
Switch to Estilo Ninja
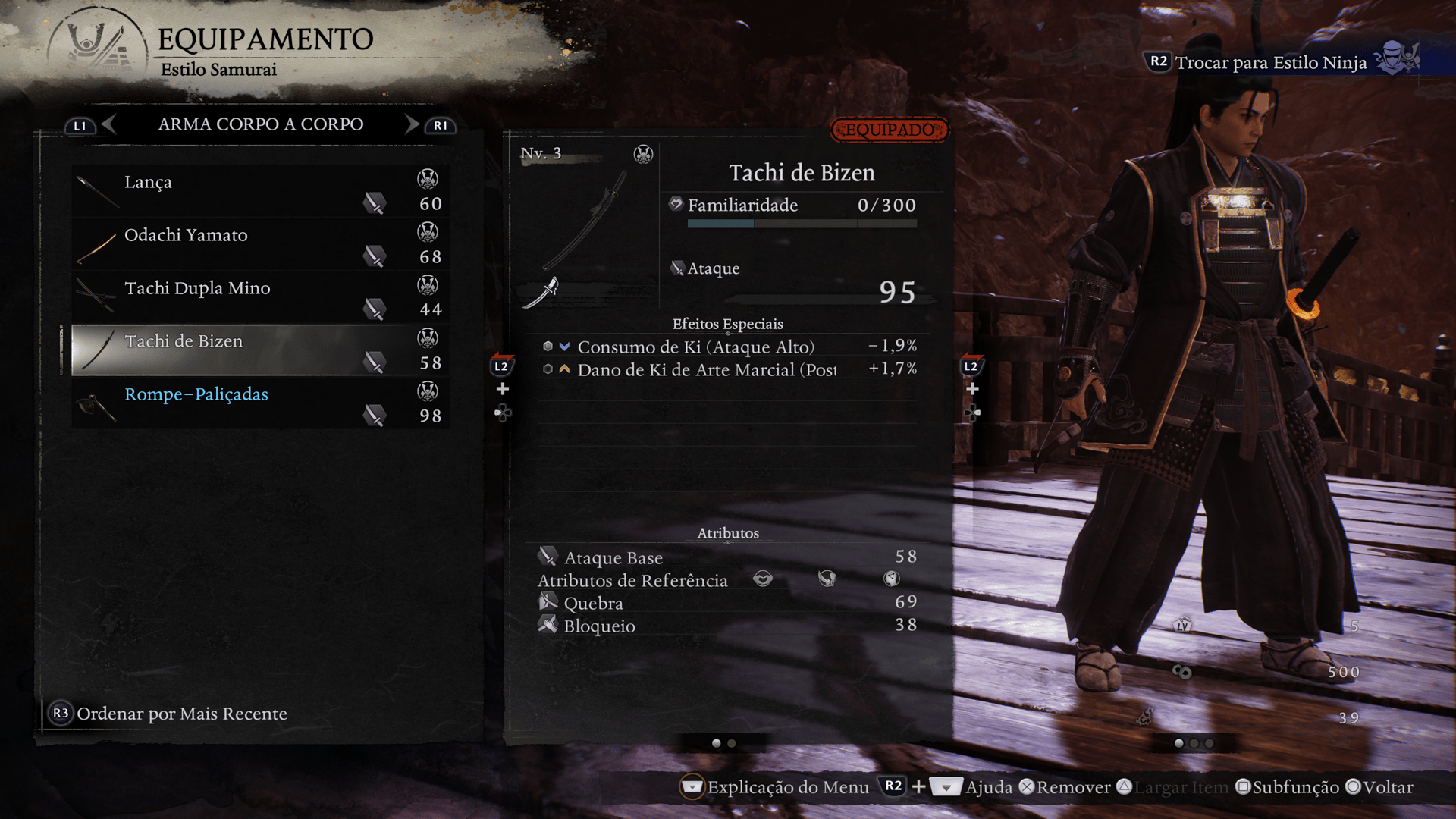[x=1270, y=62]
